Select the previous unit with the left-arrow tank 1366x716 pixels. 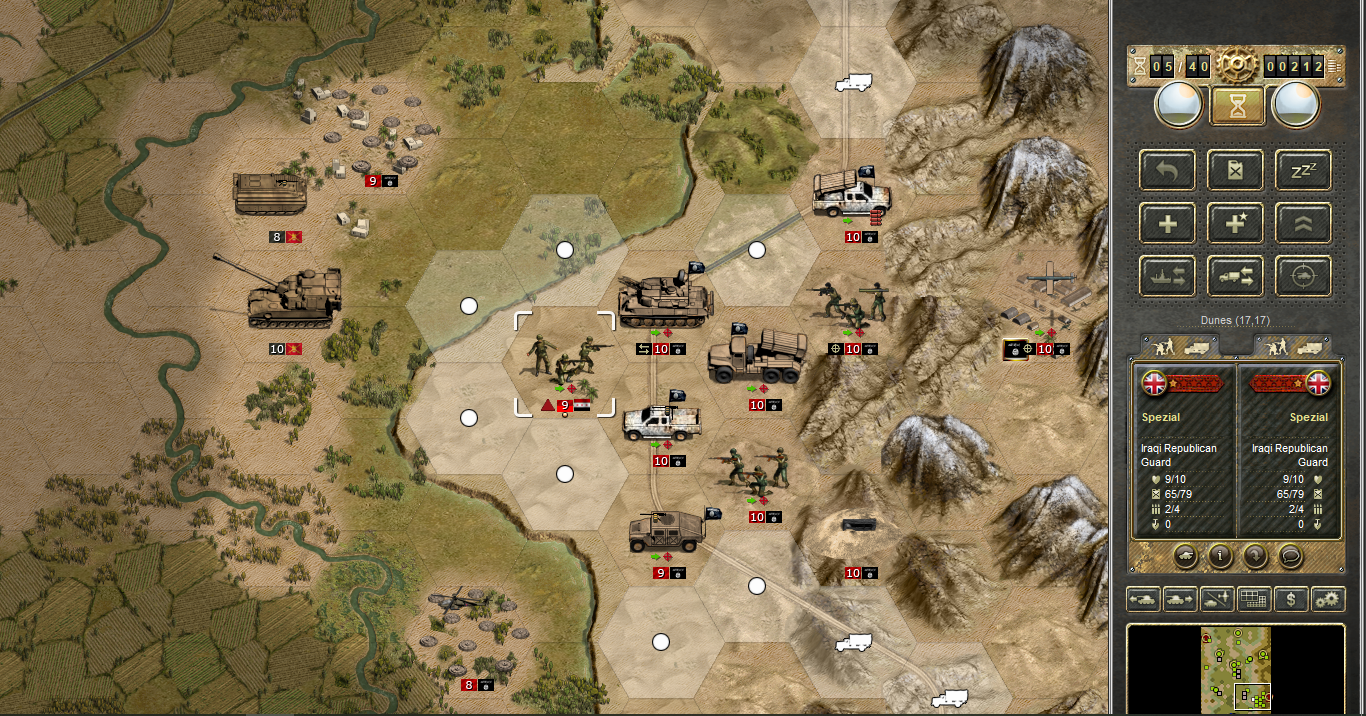(1143, 599)
